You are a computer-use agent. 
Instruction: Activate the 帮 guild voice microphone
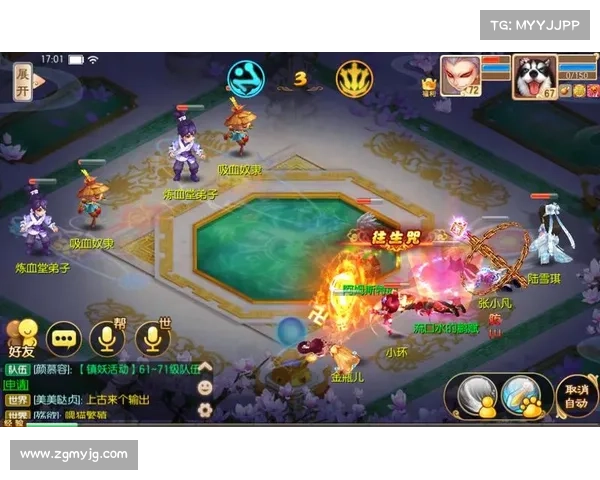coord(108,338)
